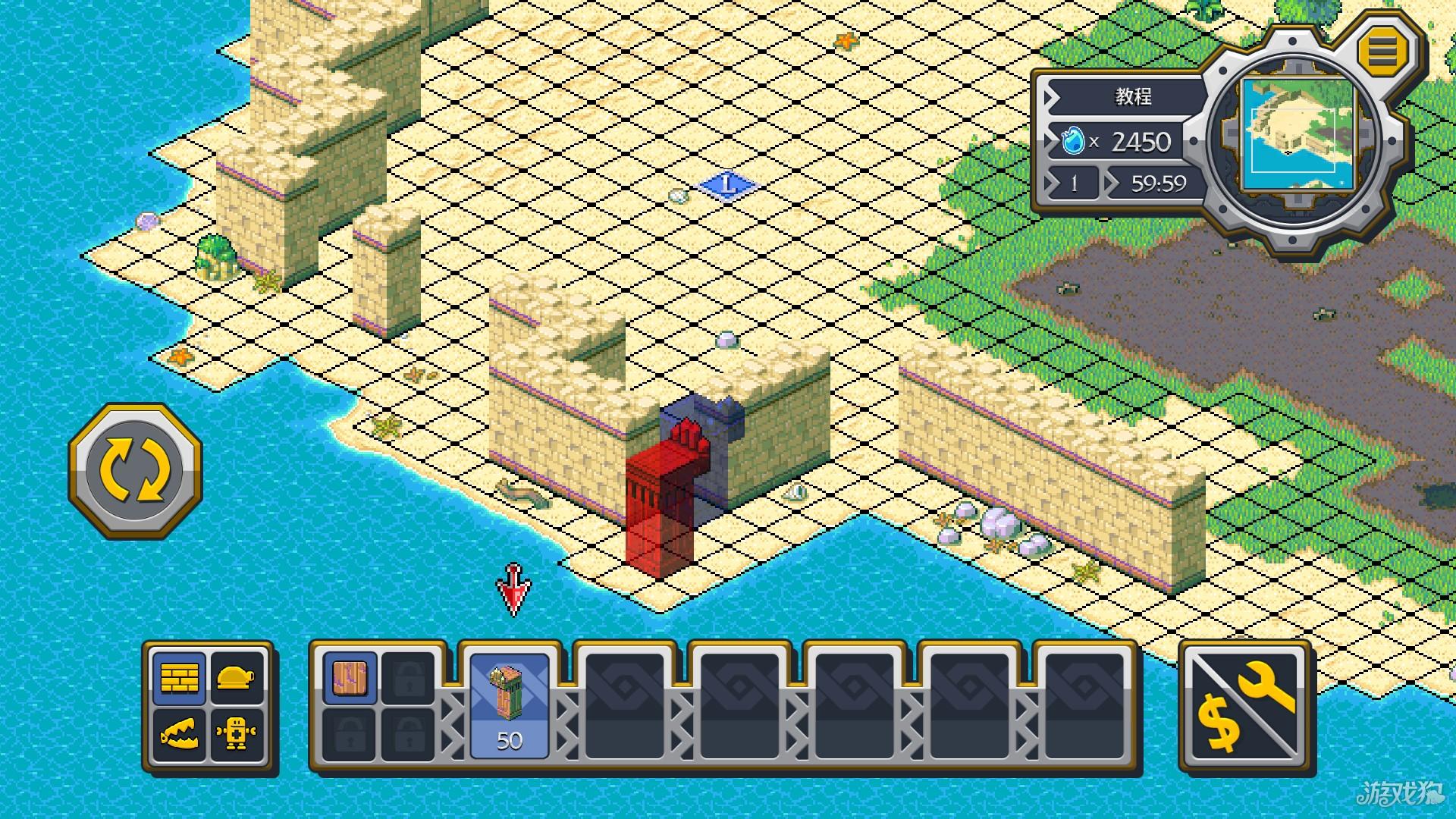Open the hamburger menu button
Viewport: 1456px width, 819px height.
pos(1382,51)
